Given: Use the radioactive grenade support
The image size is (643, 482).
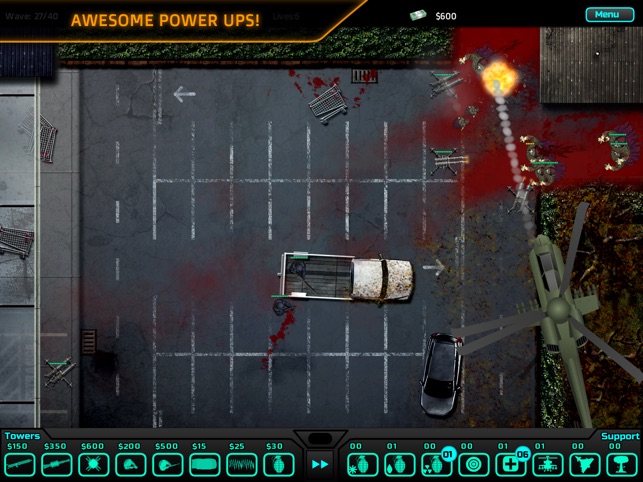Looking at the screenshot, I should coord(436,464).
